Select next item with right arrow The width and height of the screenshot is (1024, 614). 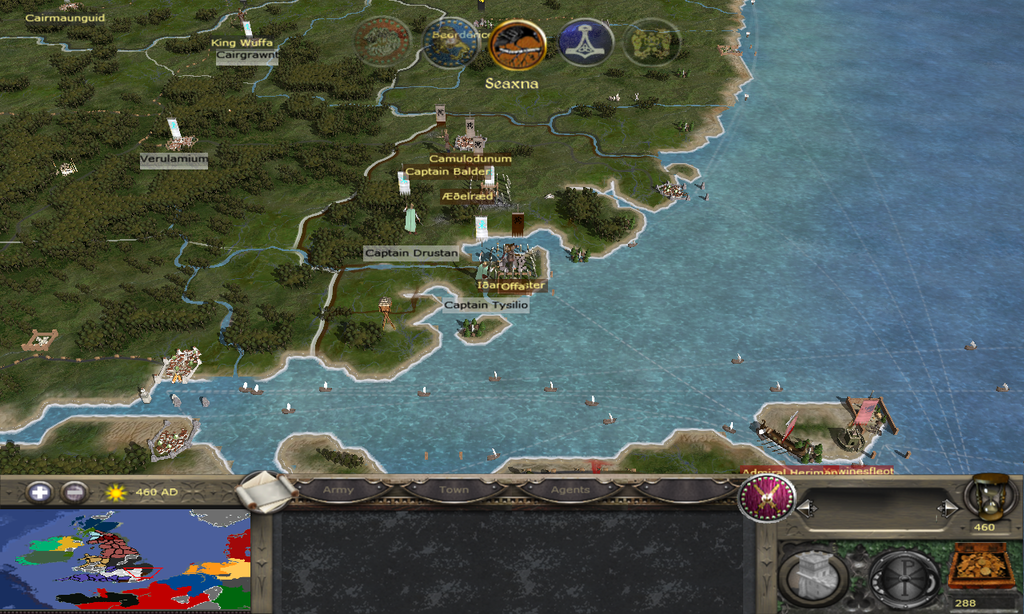tap(944, 509)
